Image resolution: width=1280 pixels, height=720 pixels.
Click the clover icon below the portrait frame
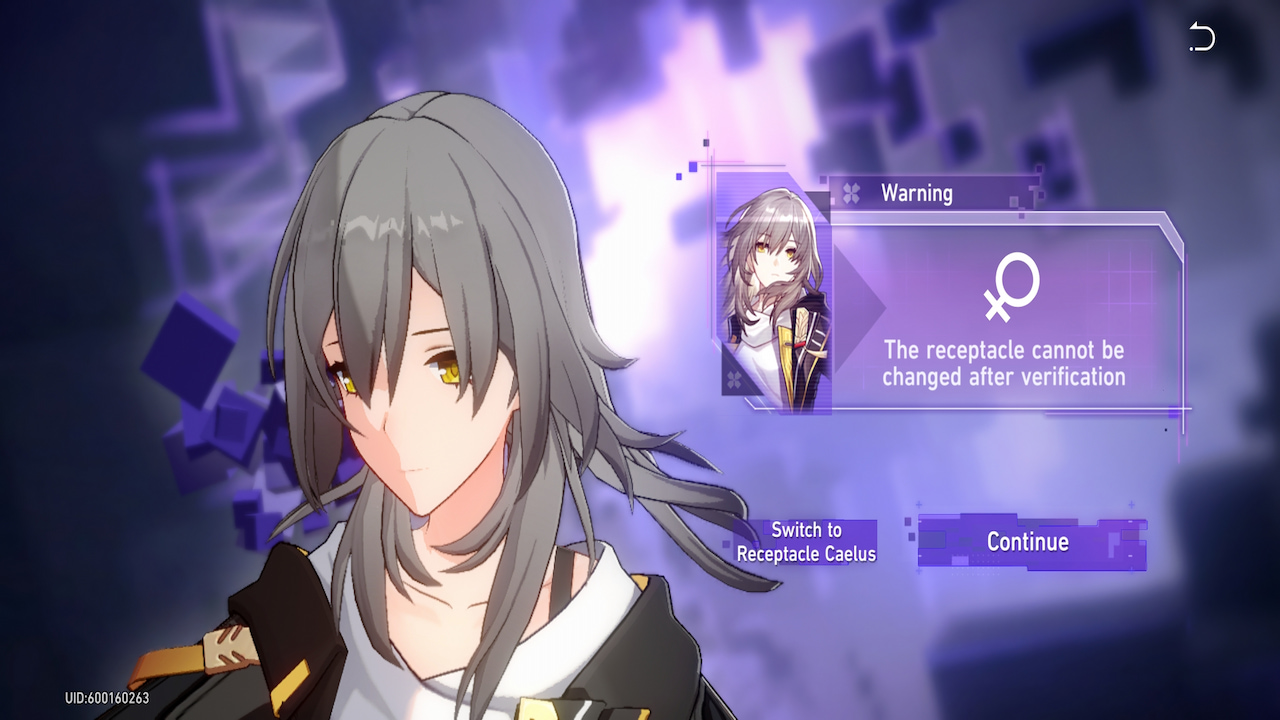point(734,380)
